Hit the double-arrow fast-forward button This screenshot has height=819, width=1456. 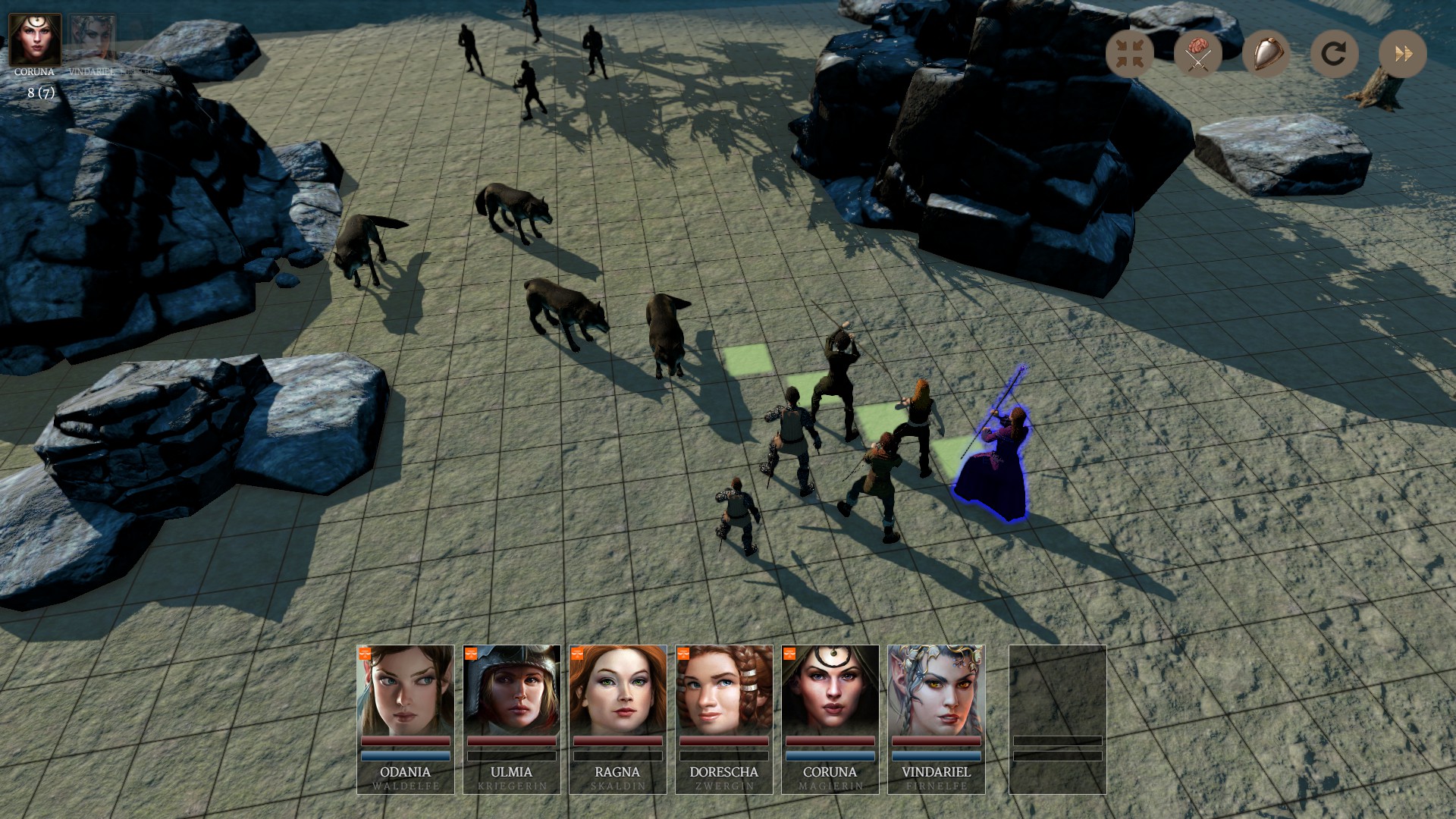[x=1402, y=54]
